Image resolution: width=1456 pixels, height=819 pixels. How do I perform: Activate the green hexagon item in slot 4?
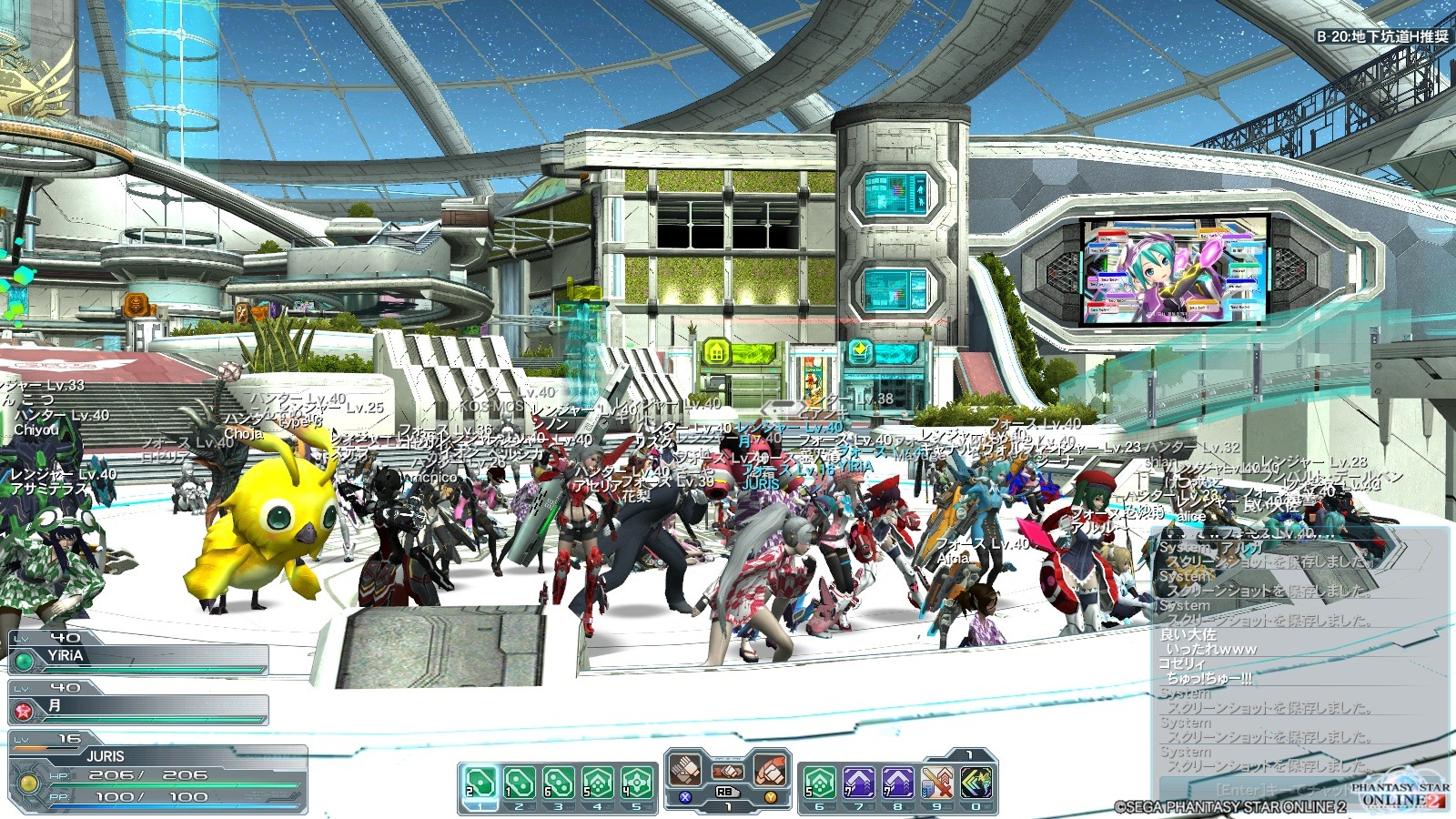pos(597,783)
